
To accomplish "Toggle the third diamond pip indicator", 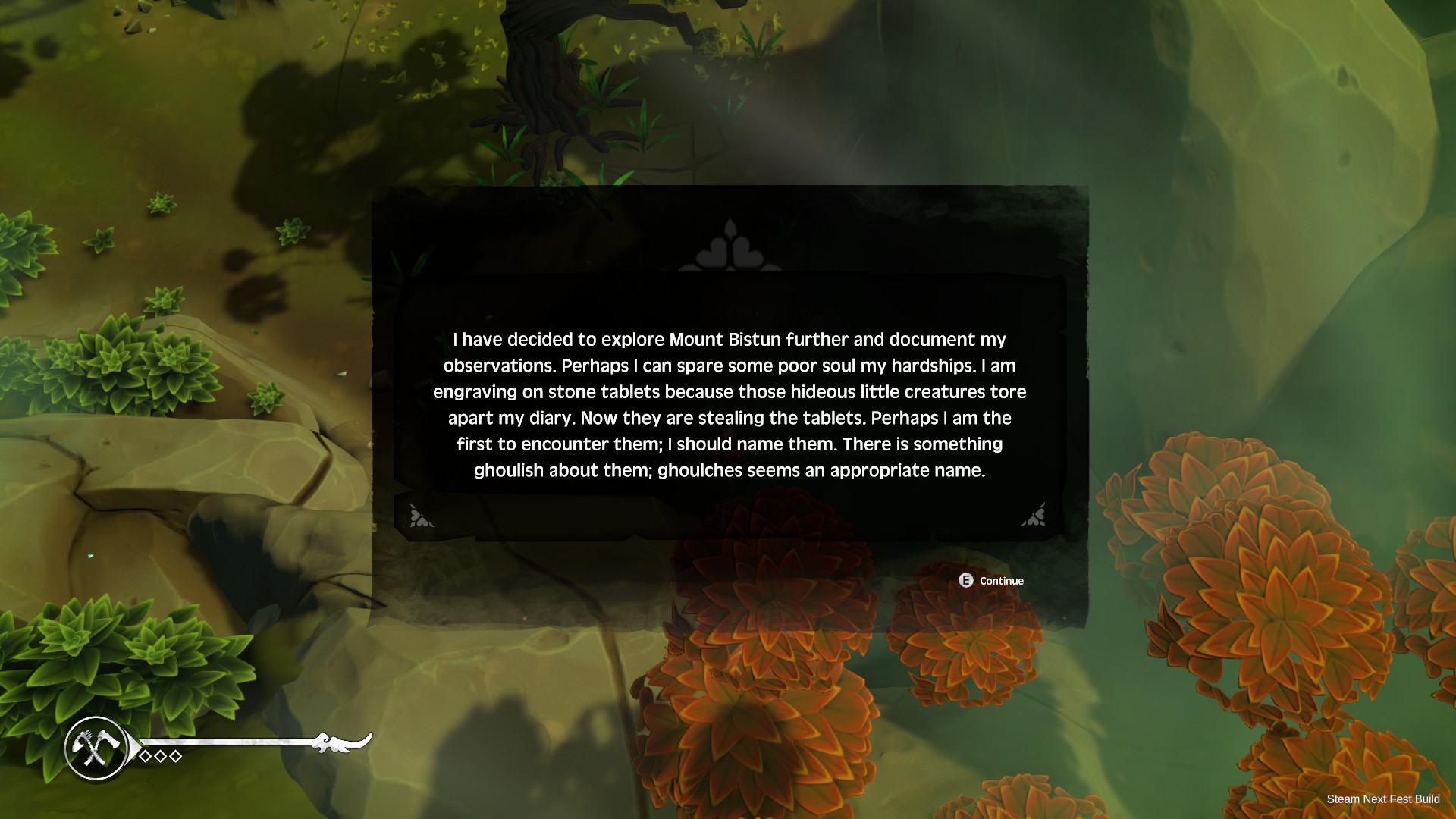I will 175,755.
